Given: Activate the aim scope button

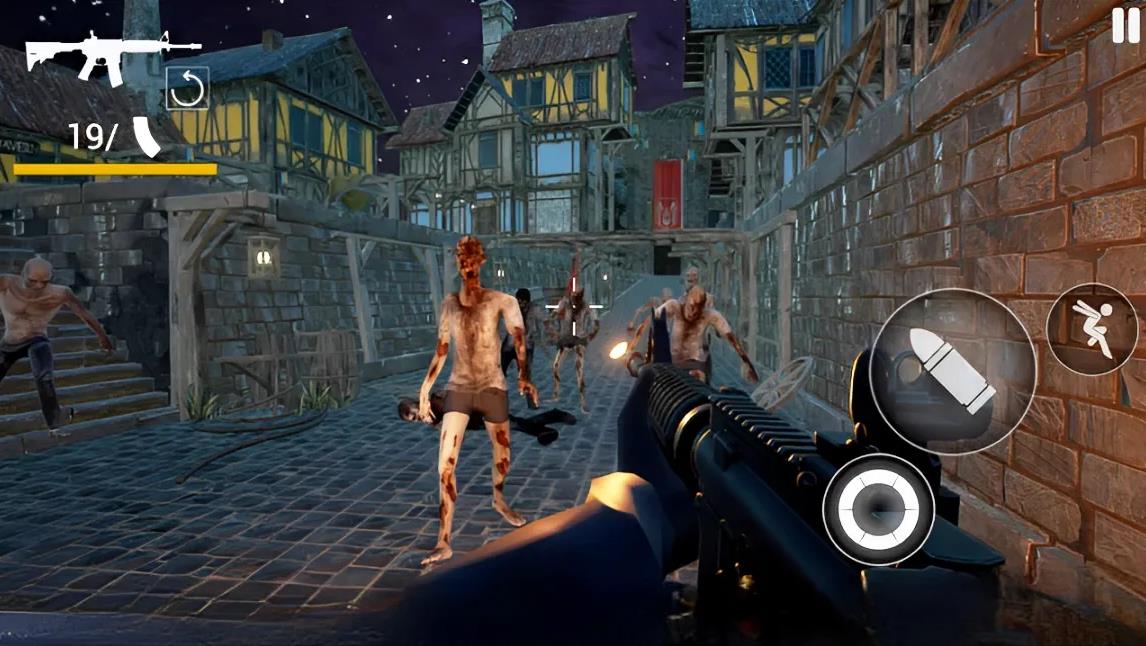Looking at the screenshot, I should click(x=878, y=508).
